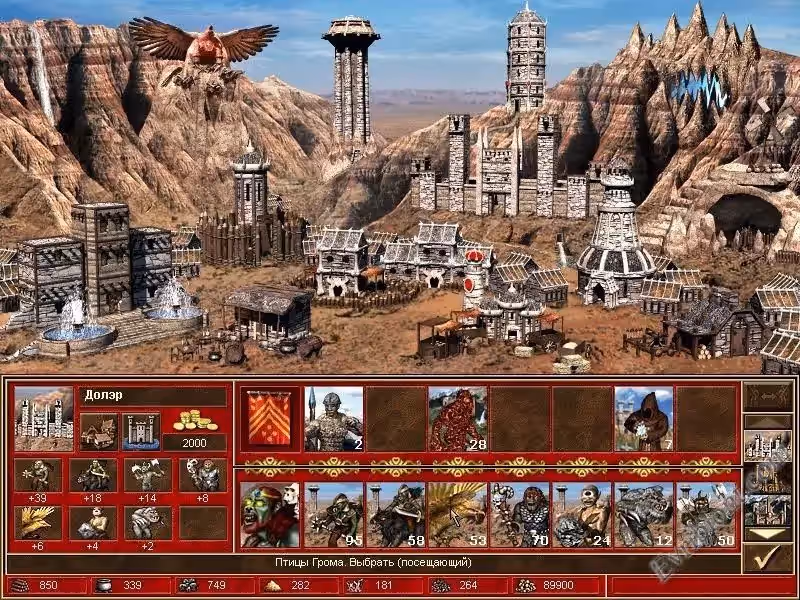Click the goblin growth icon showing +39

38,475
